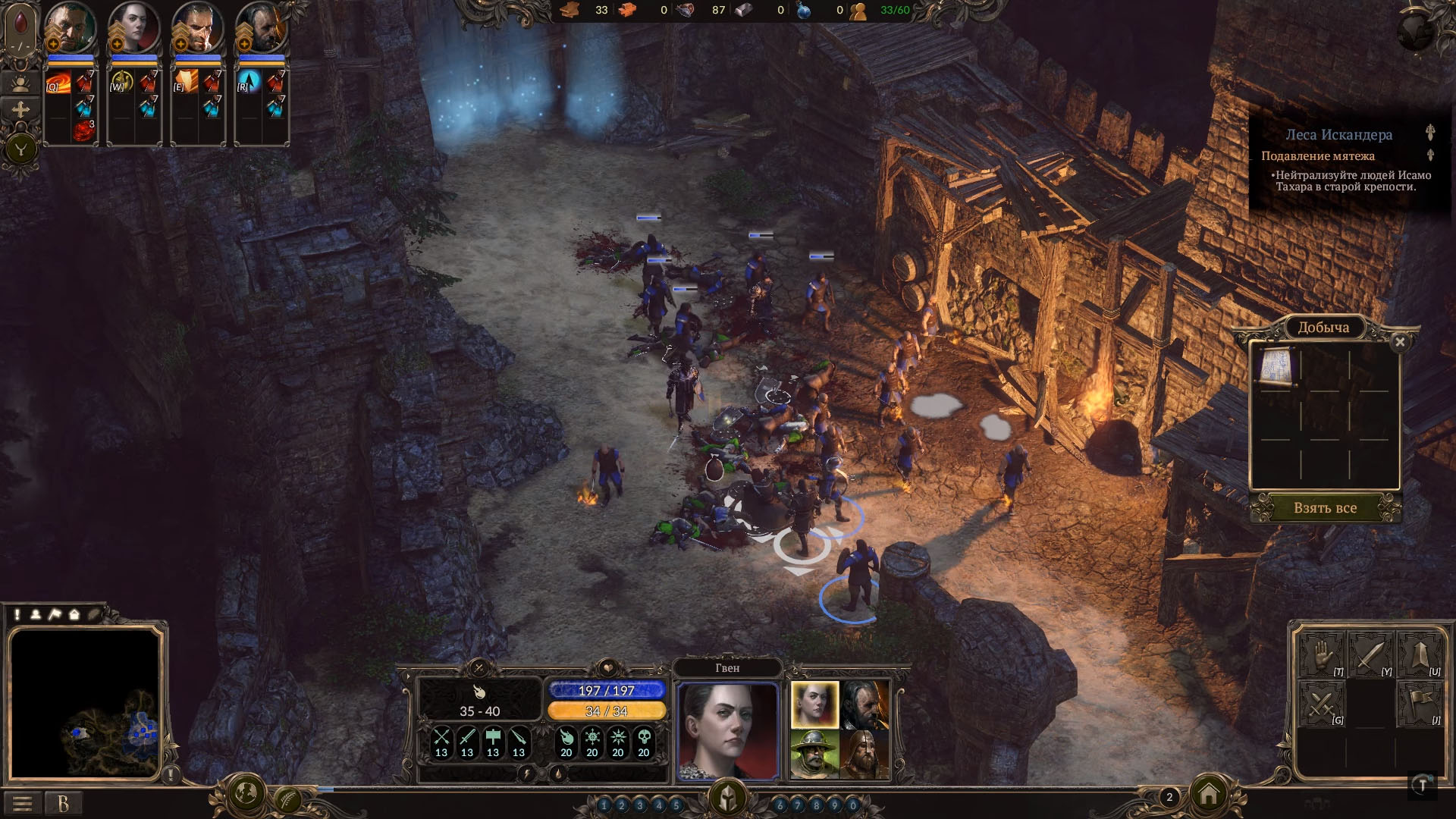Choose the single sword attack command
Image resolution: width=1456 pixels, height=819 pixels.
point(1370,654)
